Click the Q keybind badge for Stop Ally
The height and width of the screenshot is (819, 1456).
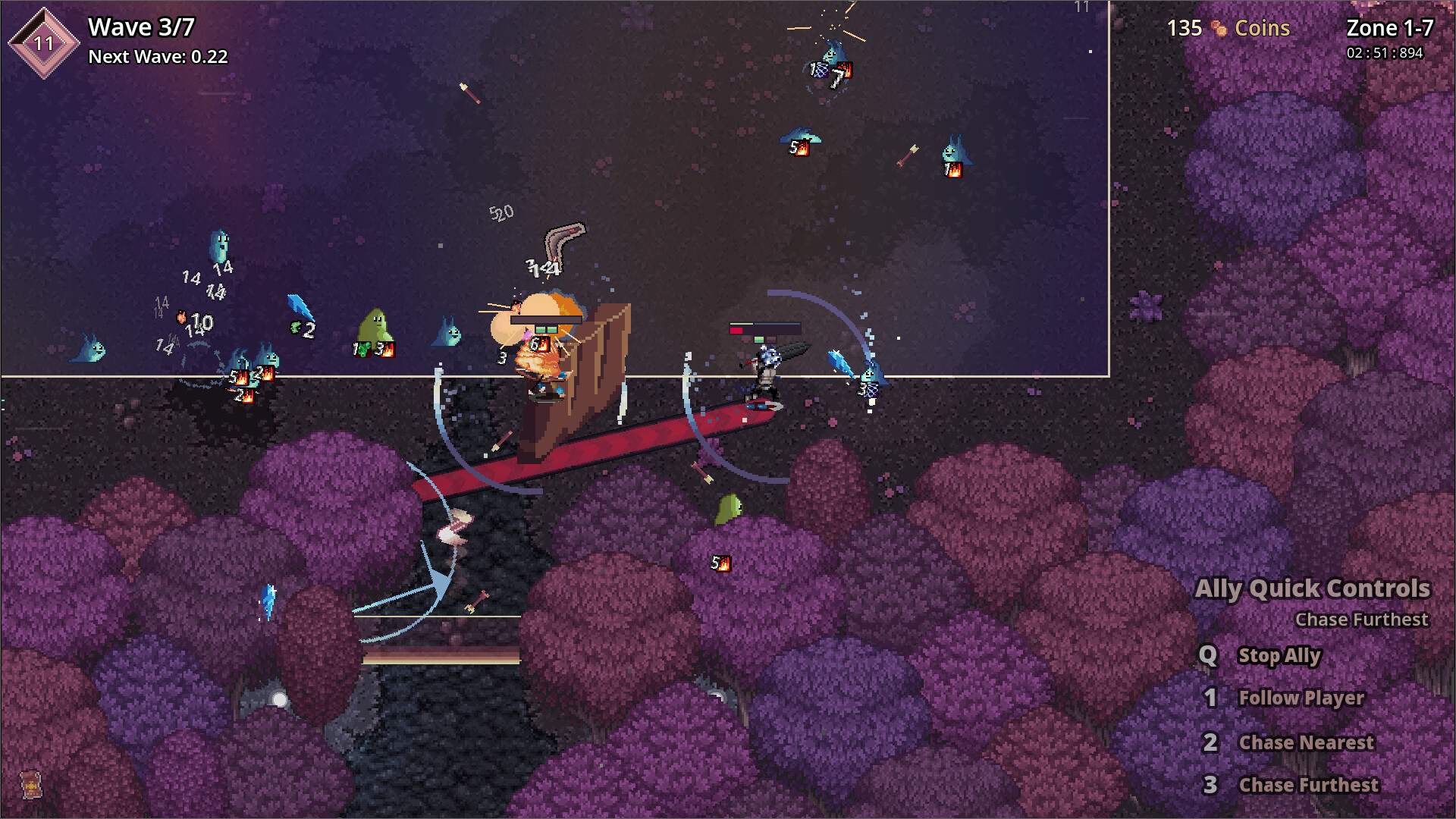point(1207,657)
